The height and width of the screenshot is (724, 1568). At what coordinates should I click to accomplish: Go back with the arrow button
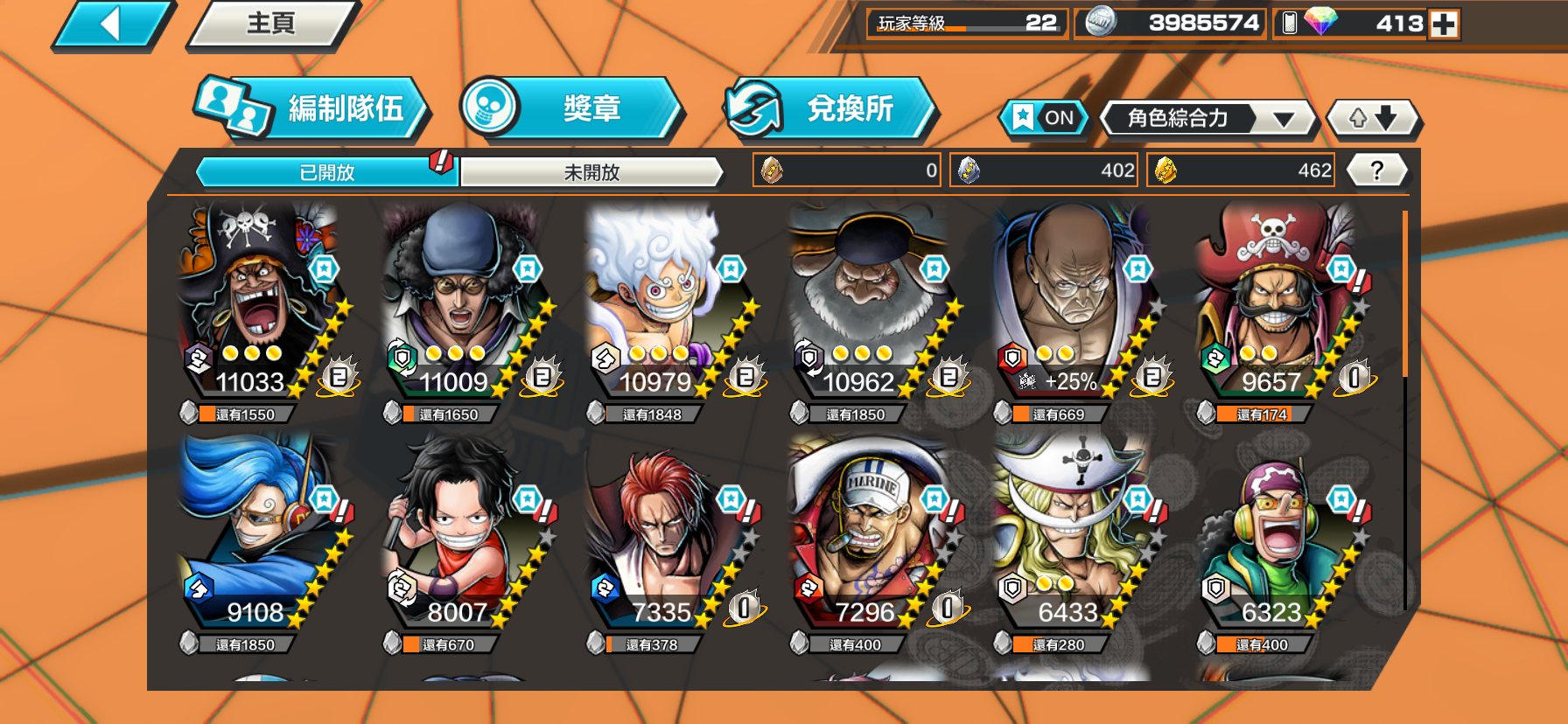click(112, 24)
